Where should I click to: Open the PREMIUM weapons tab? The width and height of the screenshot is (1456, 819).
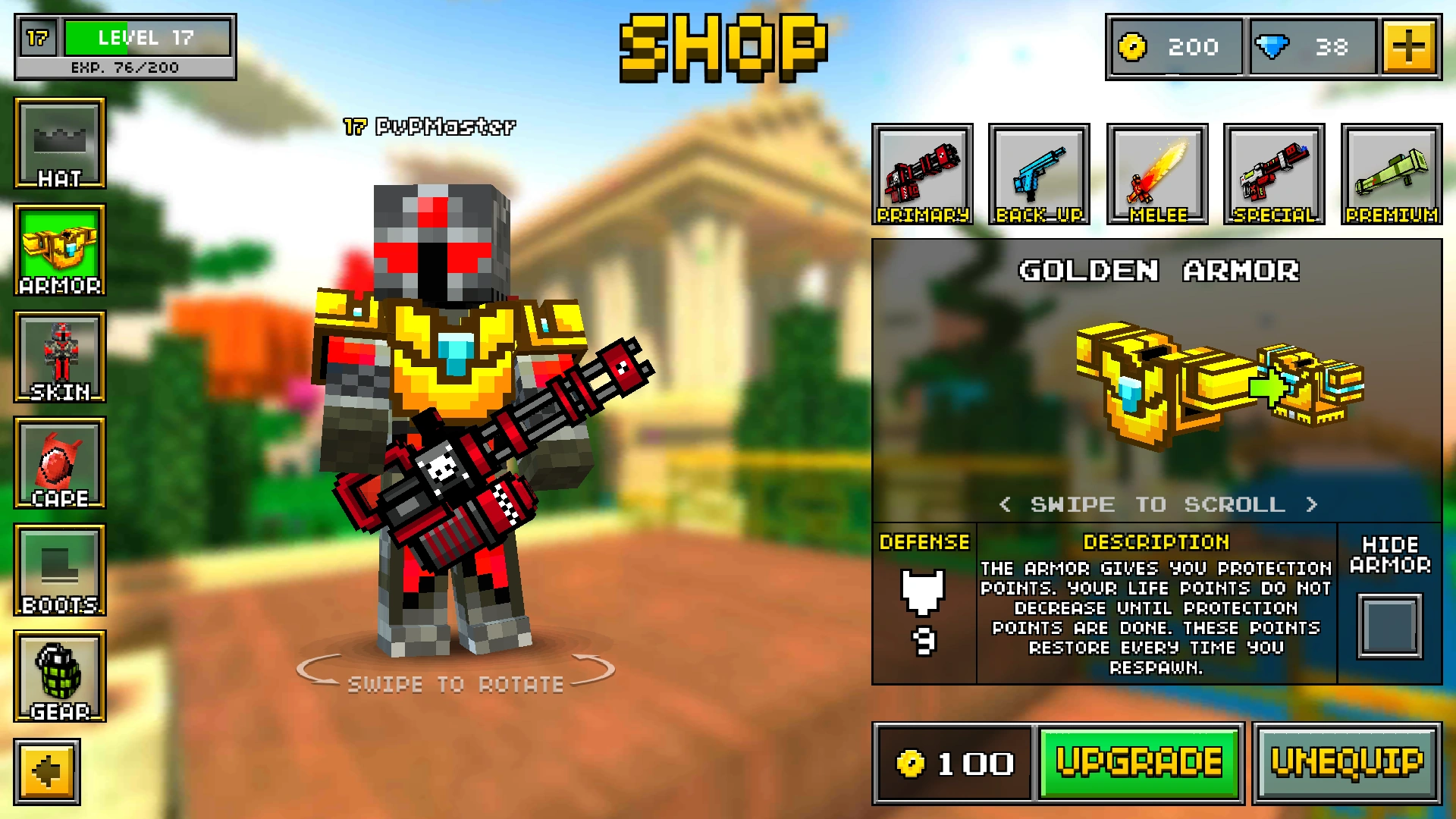pyautogui.click(x=1392, y=173)
